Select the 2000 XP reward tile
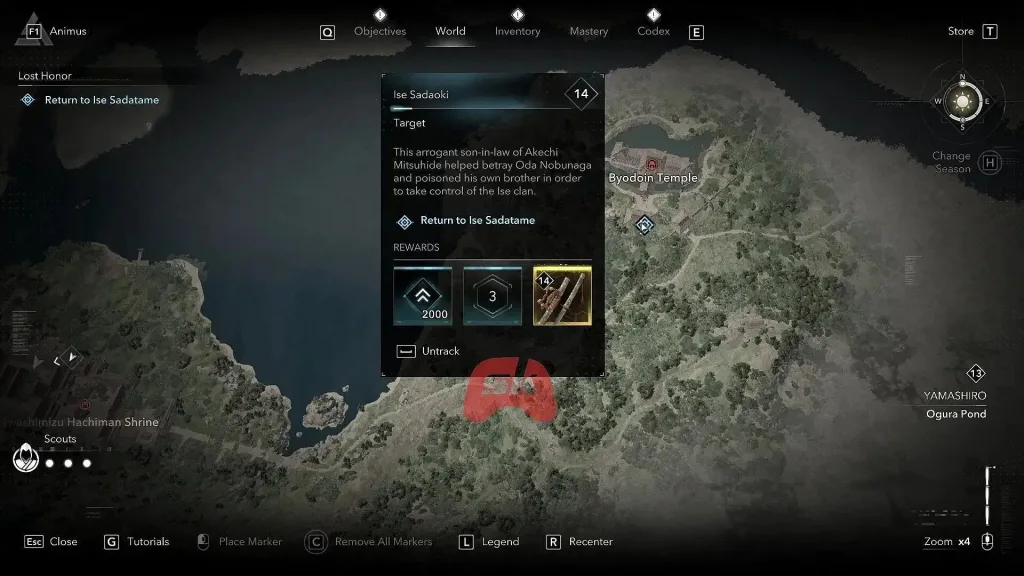This screenshot has width=1024, height=576. click(x=422, y=295)
